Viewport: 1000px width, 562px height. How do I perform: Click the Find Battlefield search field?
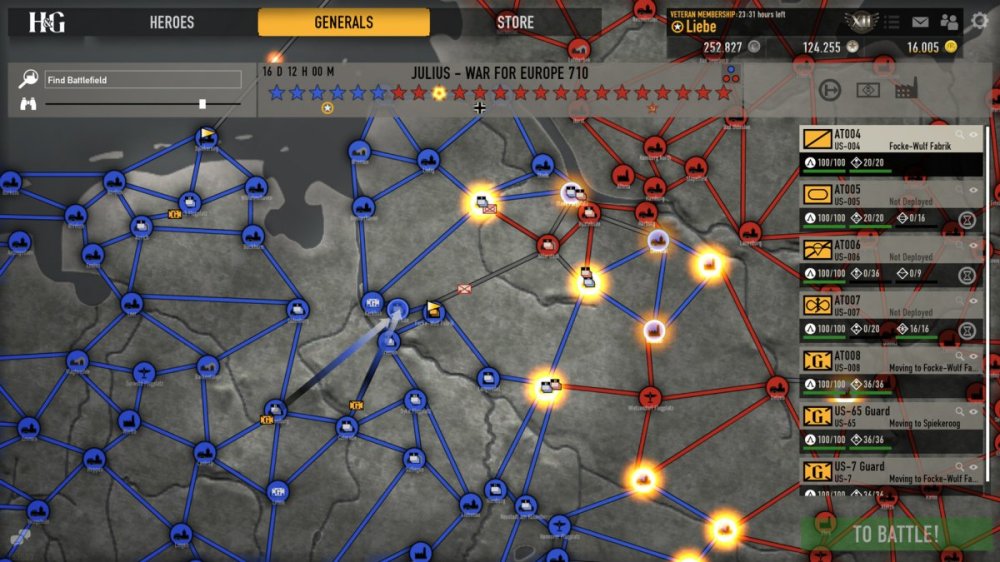tap(142, 79)
